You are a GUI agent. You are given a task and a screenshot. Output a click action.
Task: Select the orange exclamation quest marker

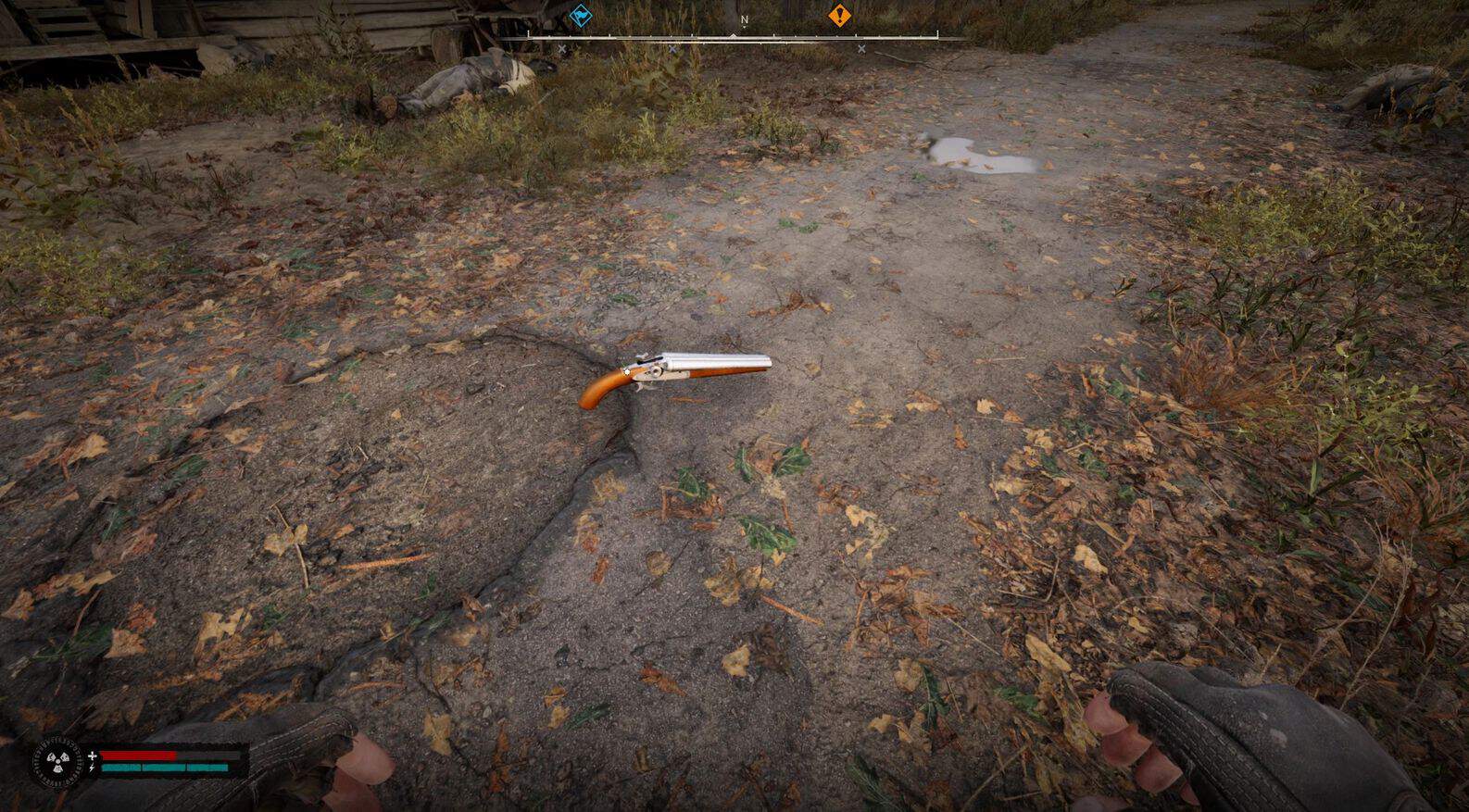click(x=839, y=16)
